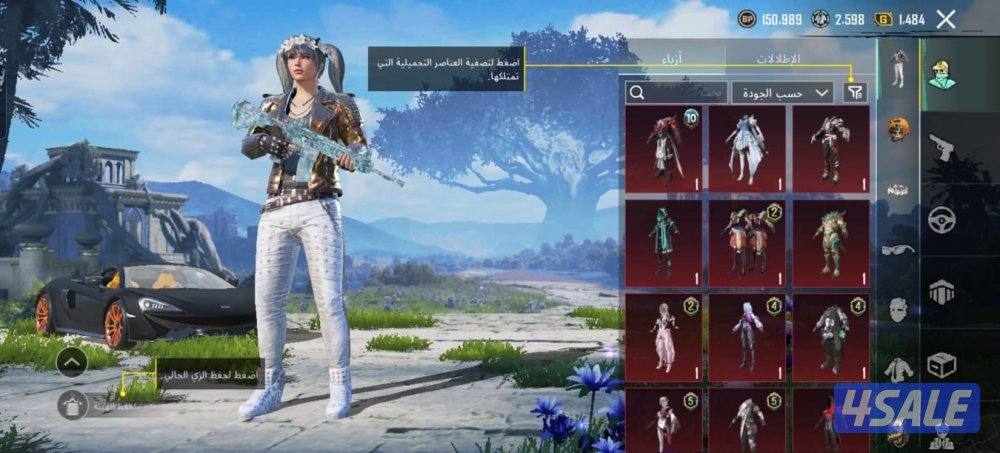Show the glasses subcategory

[x=898, y=250]
